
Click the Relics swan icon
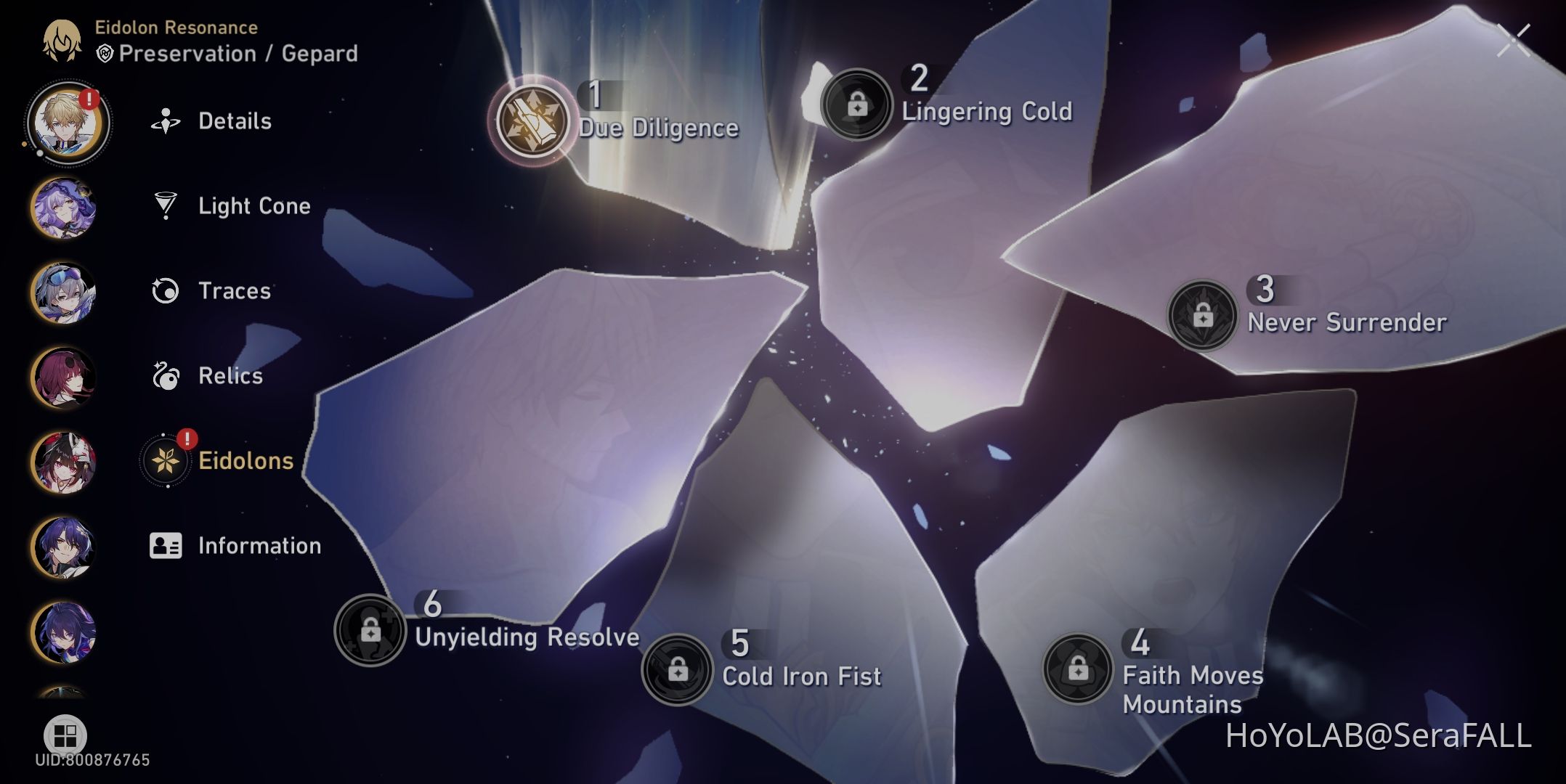(167, 376)
